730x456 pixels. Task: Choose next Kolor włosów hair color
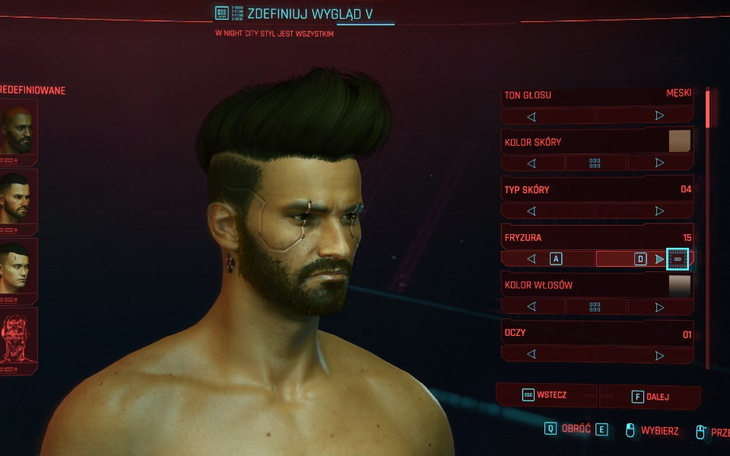pyautogui.click(x=659, y=307)
